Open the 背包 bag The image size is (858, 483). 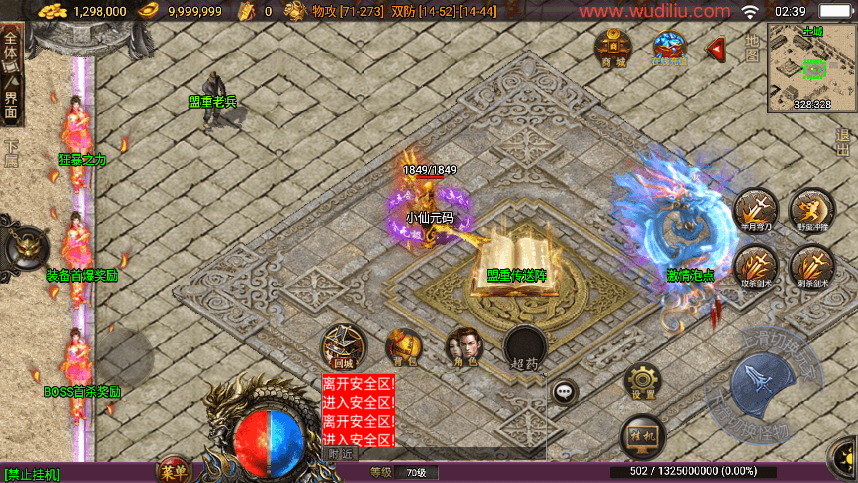click(404, 347)
